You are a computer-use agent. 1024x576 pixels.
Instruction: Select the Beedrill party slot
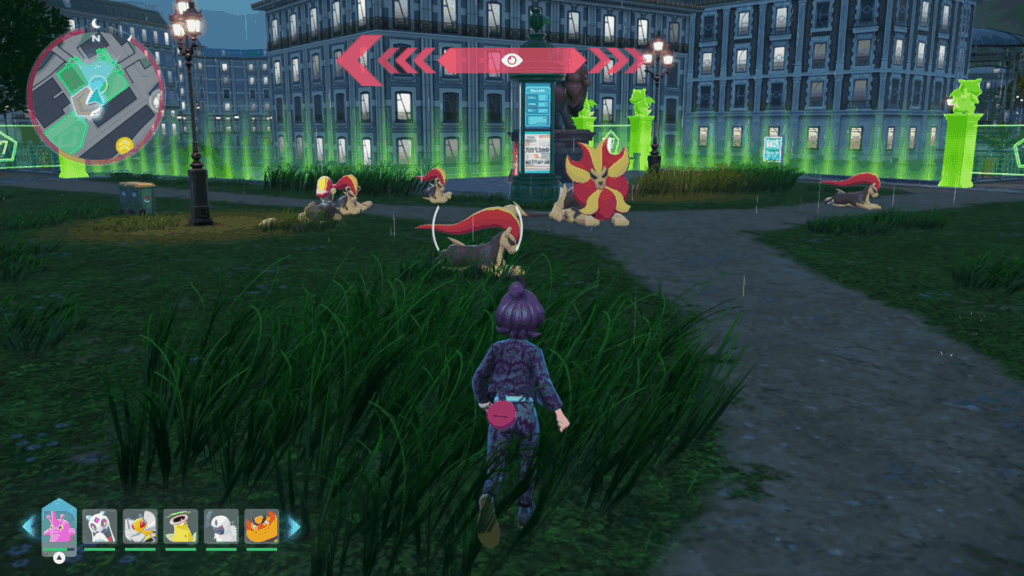tap(140, 526)
